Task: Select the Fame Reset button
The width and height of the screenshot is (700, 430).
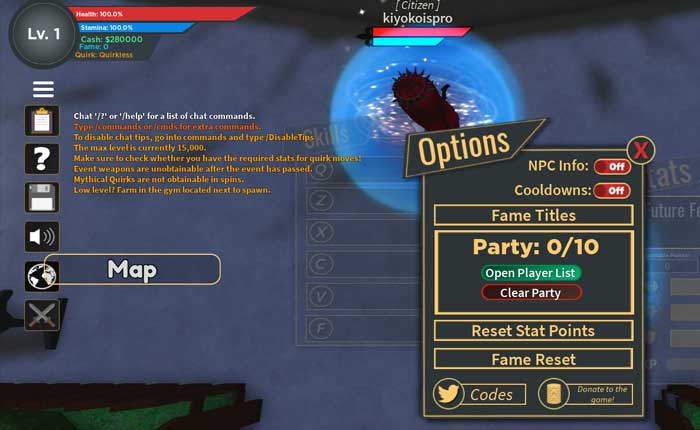Action: pyautogui.click(x=533, y=359)
